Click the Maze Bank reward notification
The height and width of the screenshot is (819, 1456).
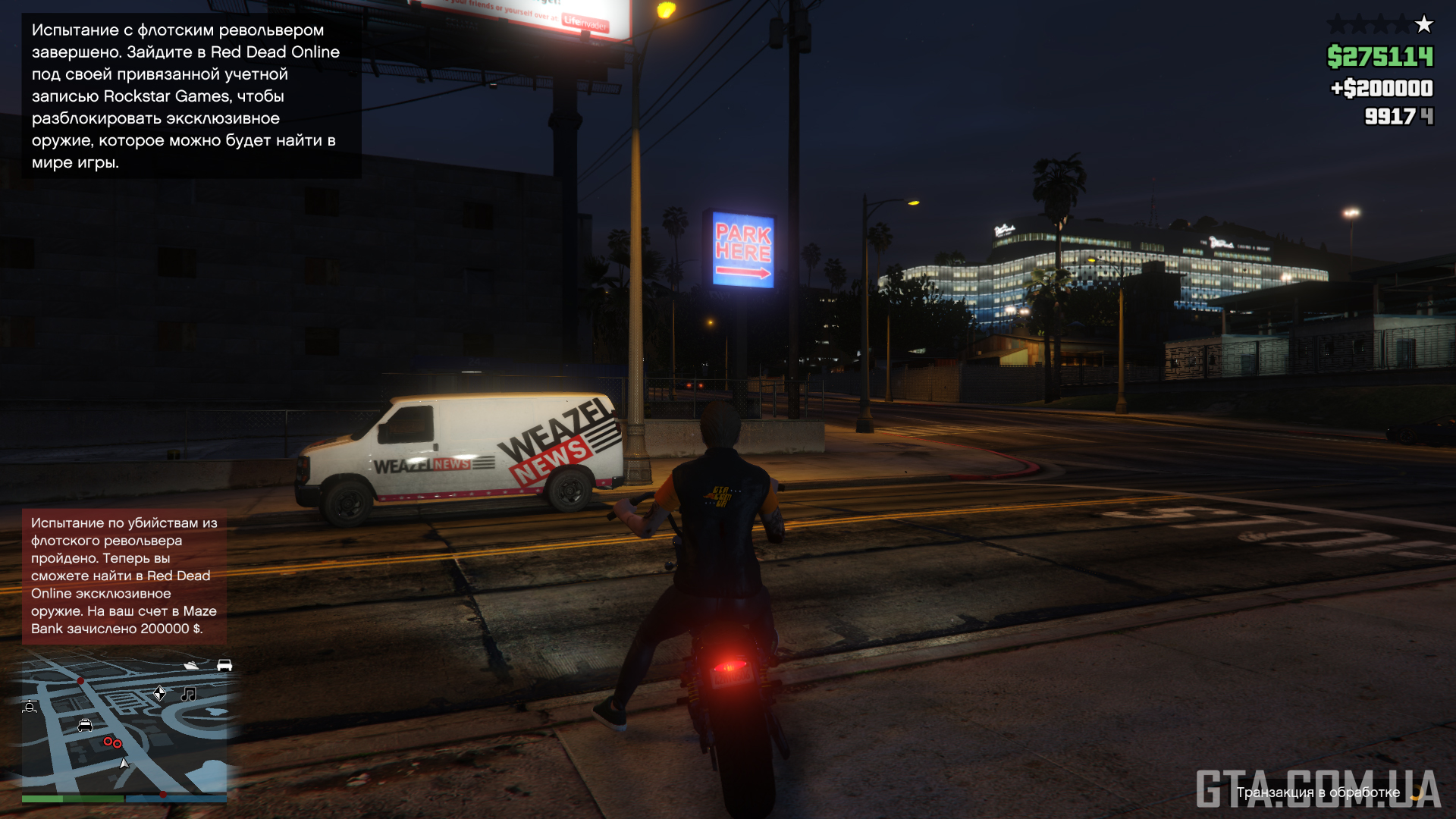pyautogui.click(x=124, y=576)
